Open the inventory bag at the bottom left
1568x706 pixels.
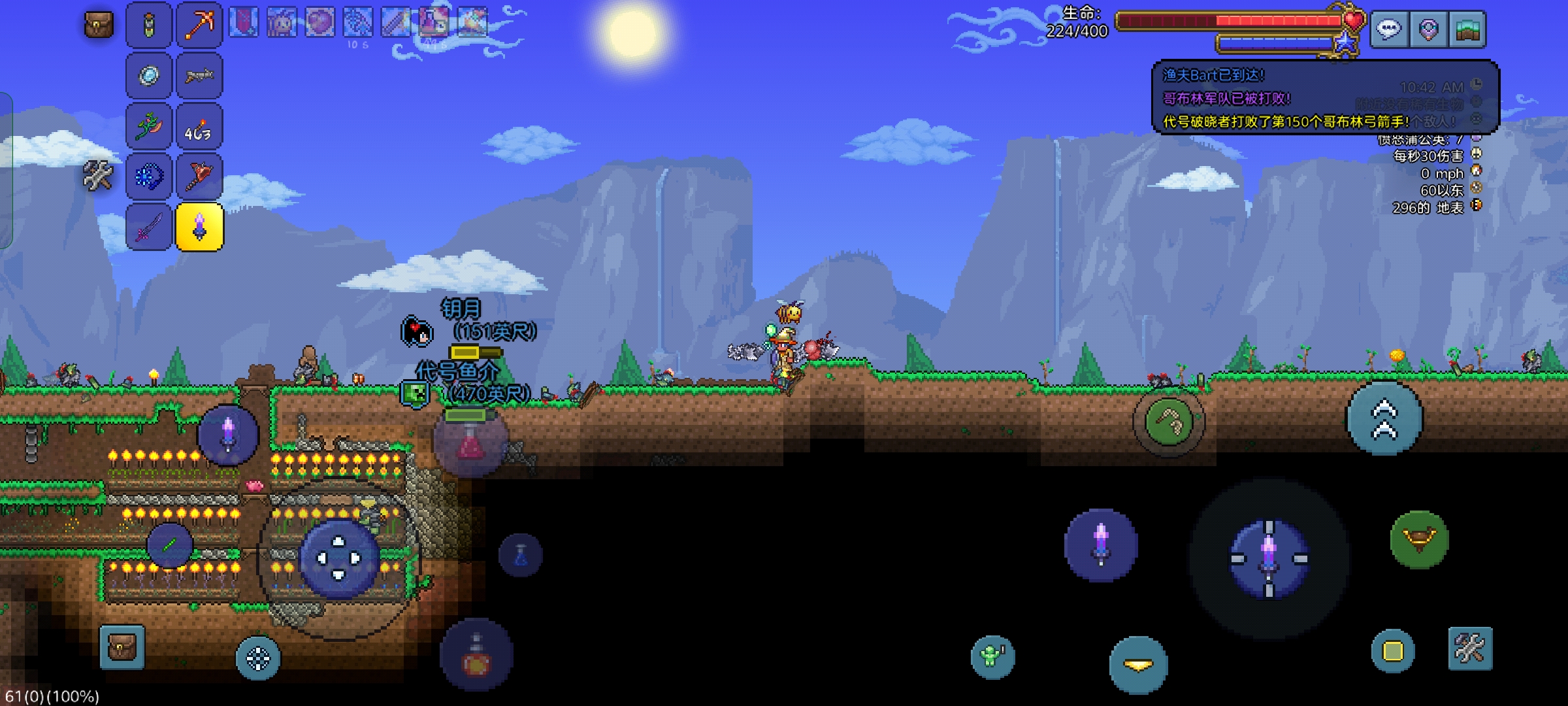pyautogui.click(x=122, y=647)
